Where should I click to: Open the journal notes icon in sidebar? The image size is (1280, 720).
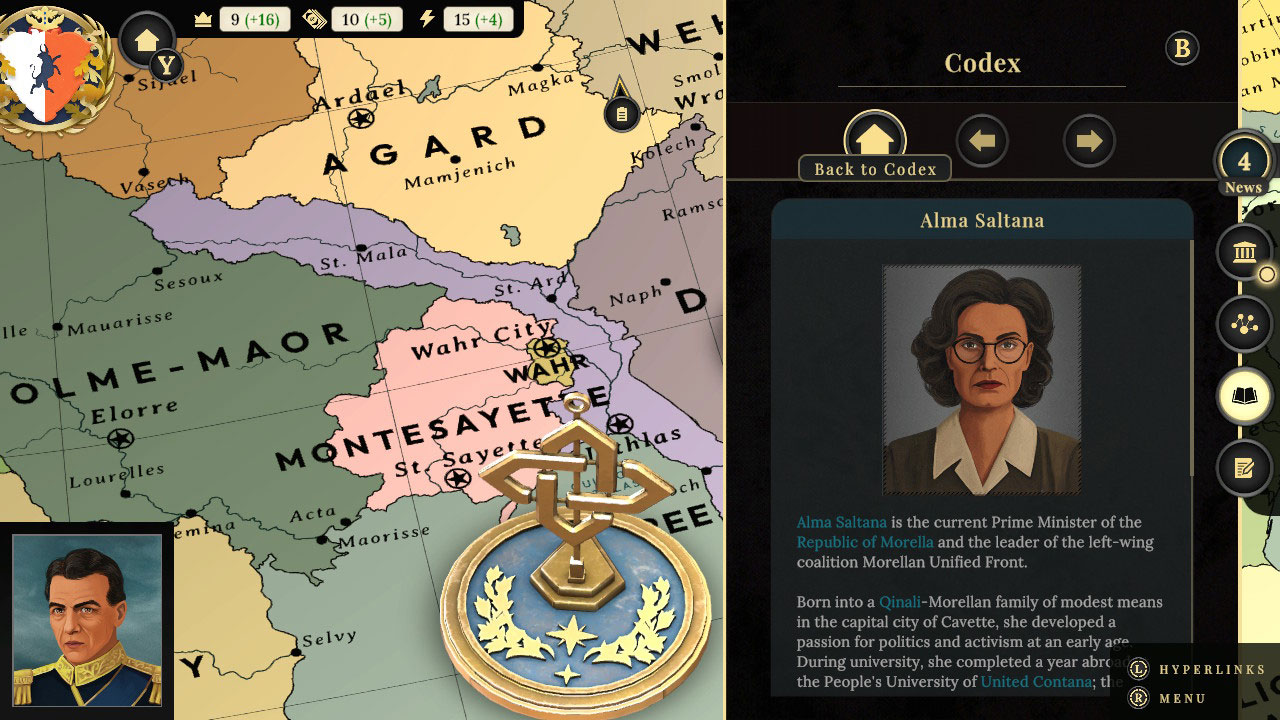click(1243, 468)
